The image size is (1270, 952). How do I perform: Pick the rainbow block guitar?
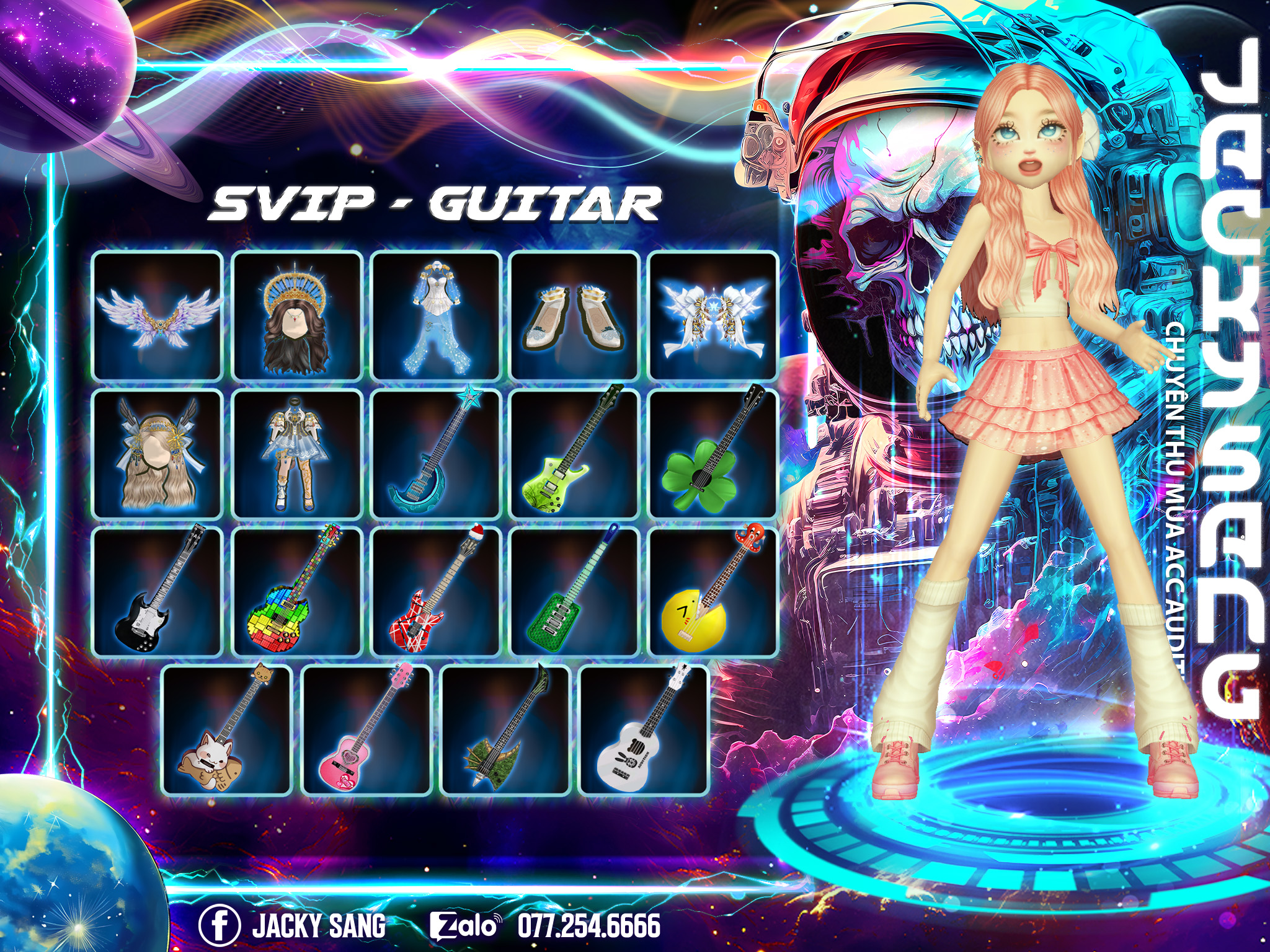[x=297, y=592]
